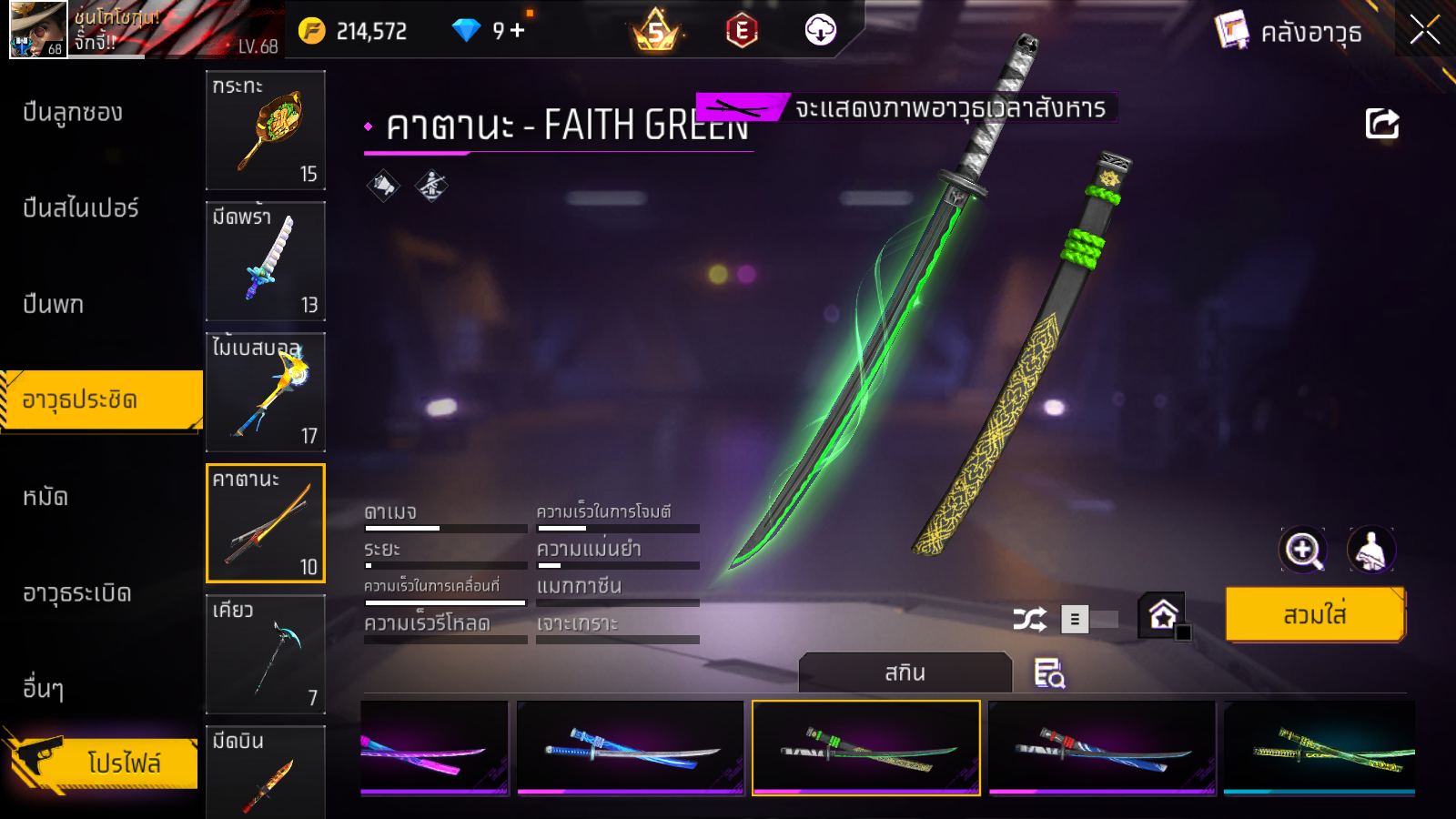
Task: Choose the ปืนพก pistol category
Action: click(x=54, y=304)
